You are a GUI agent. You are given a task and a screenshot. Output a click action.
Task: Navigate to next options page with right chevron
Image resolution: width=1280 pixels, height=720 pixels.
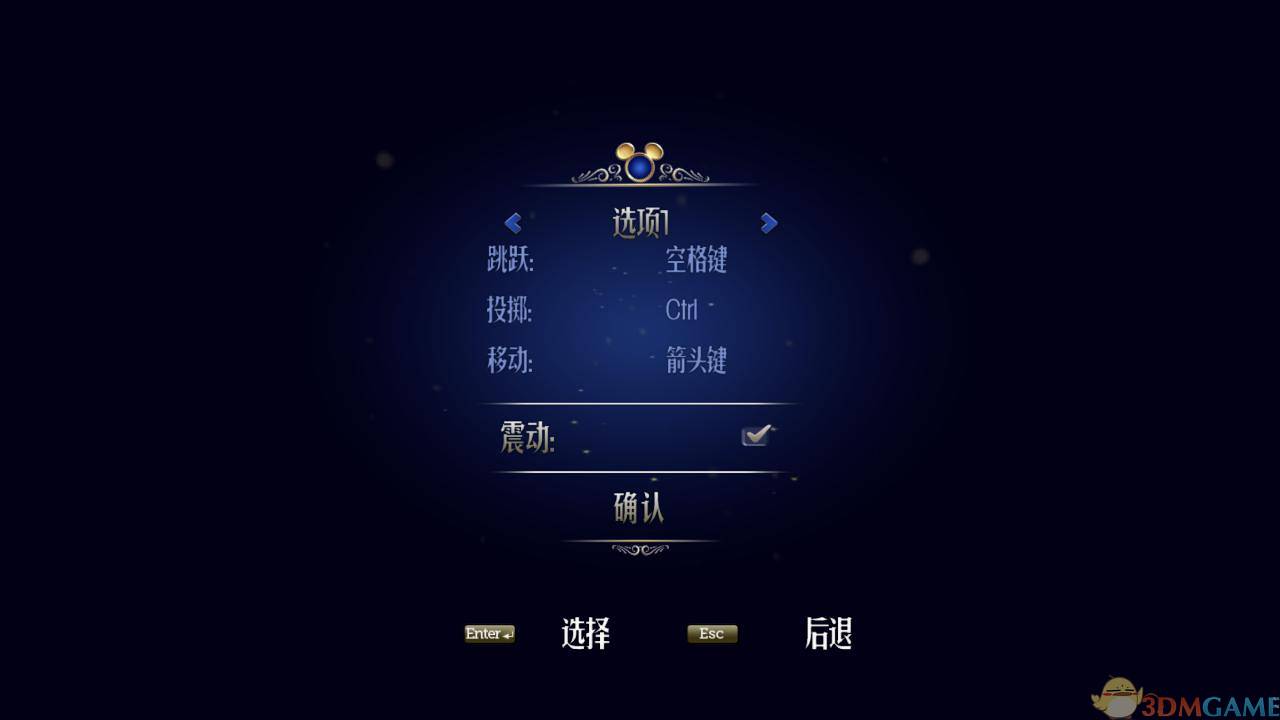coord(768,223)
